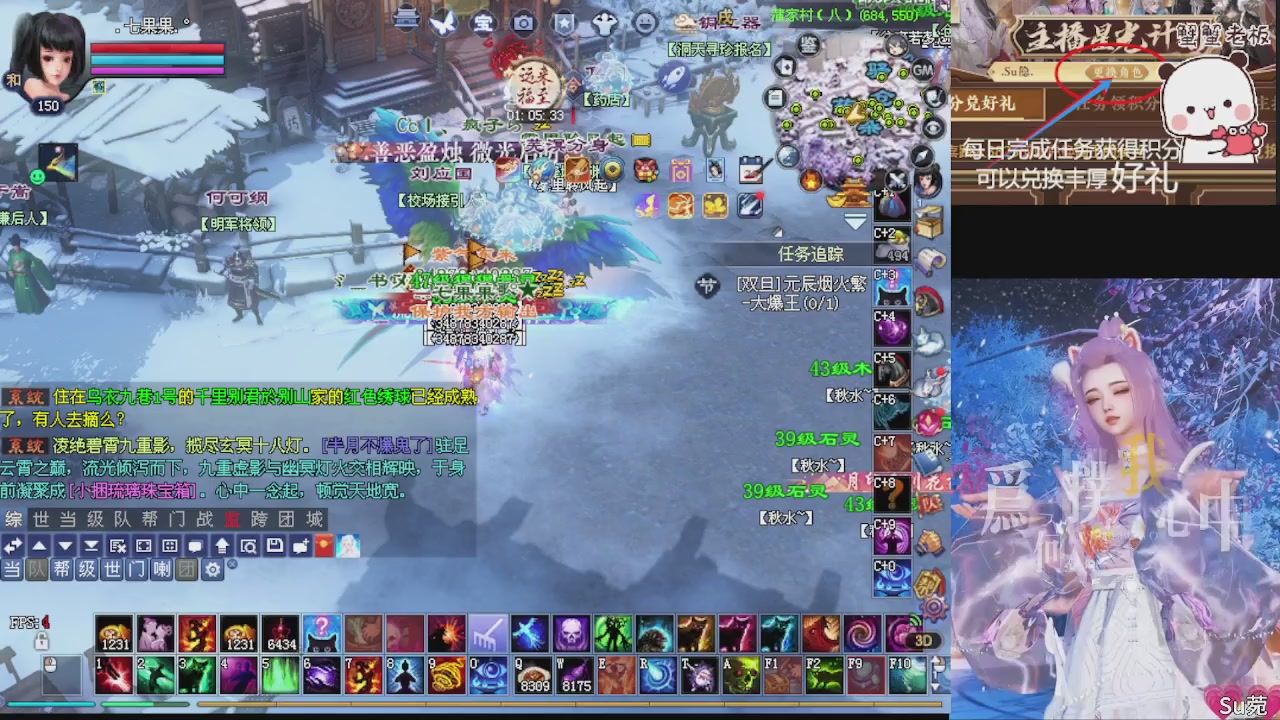This screenshot has height=720, width=1280.
Task: Click the red envelope icon in the chat toolbar
Action: pos(327,544)
